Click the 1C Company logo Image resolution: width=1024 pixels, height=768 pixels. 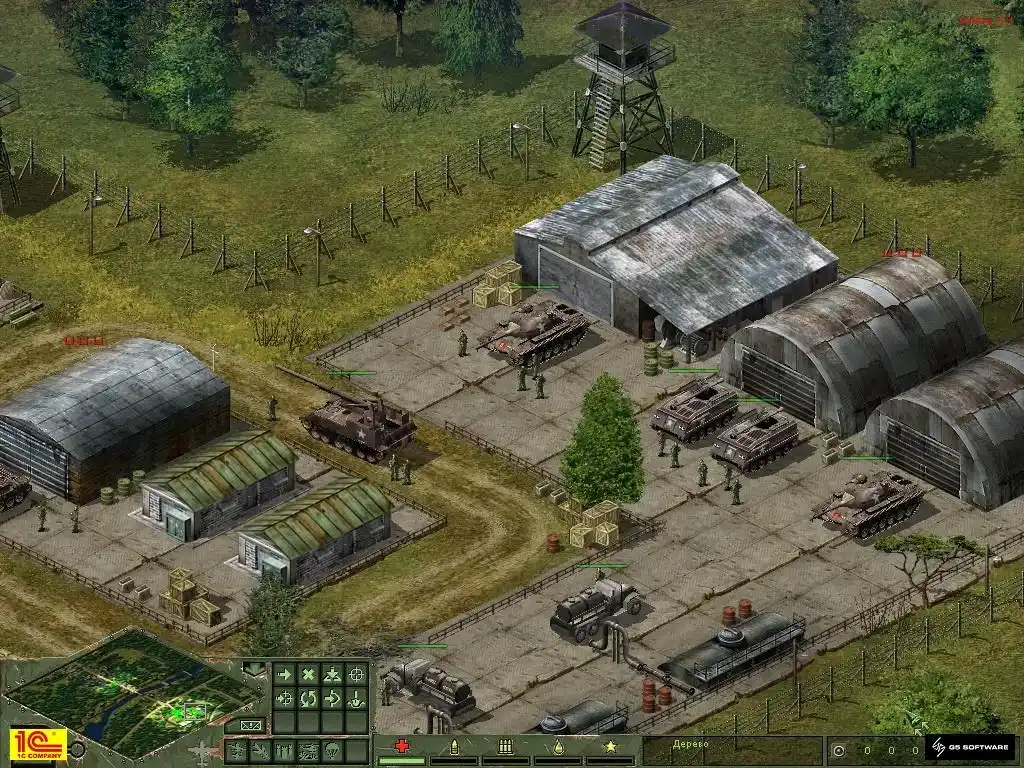point(37,745)
